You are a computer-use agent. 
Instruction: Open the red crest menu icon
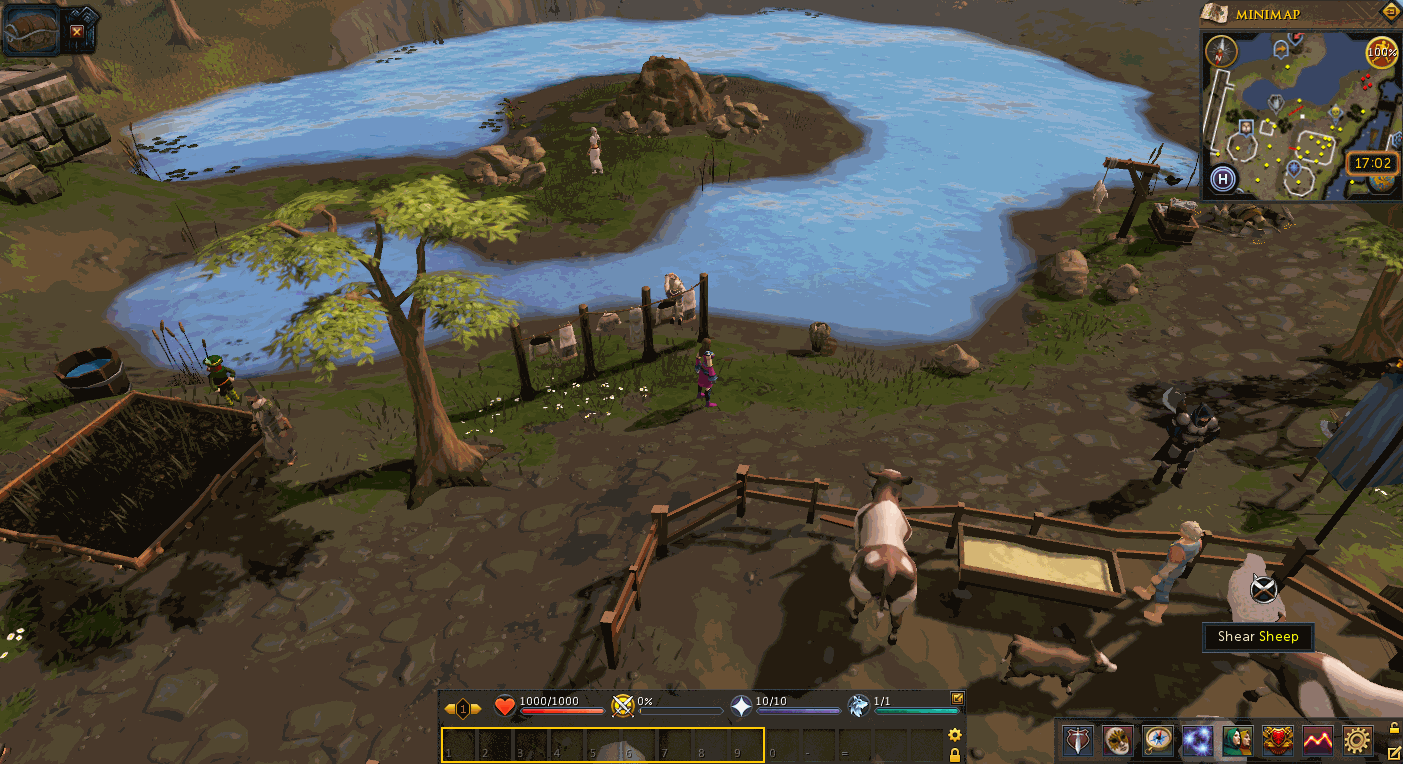(1277, 740)
